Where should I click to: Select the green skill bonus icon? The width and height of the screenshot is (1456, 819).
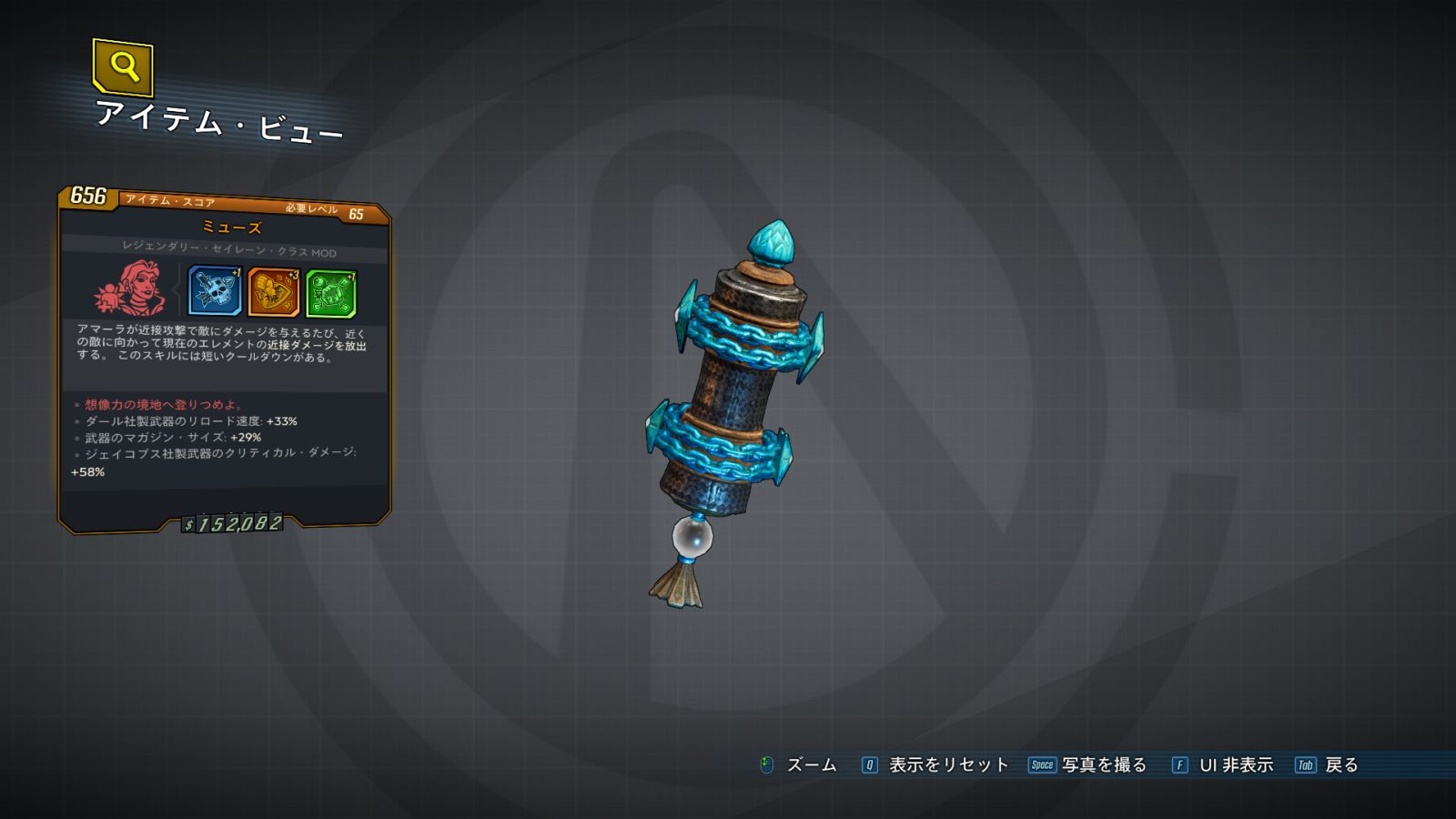coord(330,293)
